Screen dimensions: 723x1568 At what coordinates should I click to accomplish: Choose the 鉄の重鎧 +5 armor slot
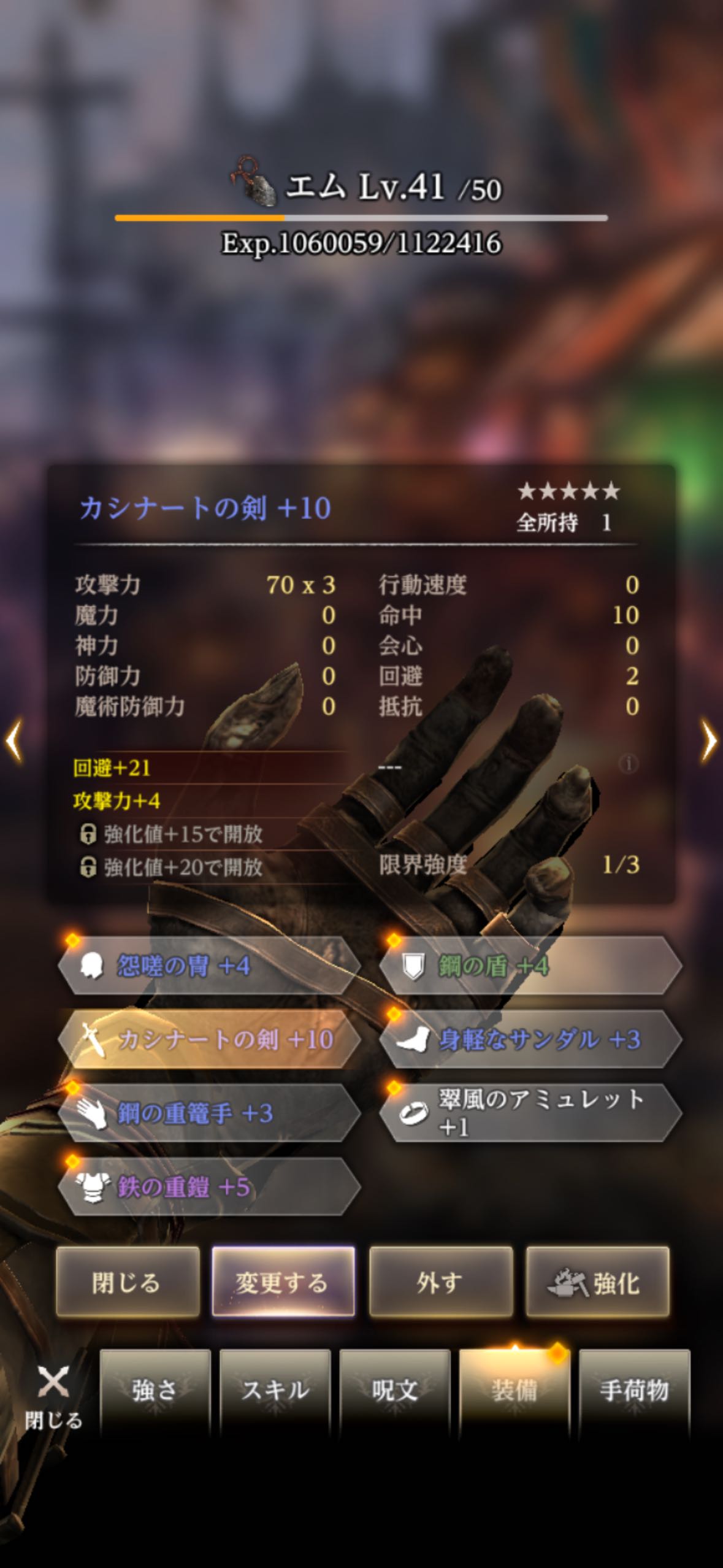coord(208,1187)
